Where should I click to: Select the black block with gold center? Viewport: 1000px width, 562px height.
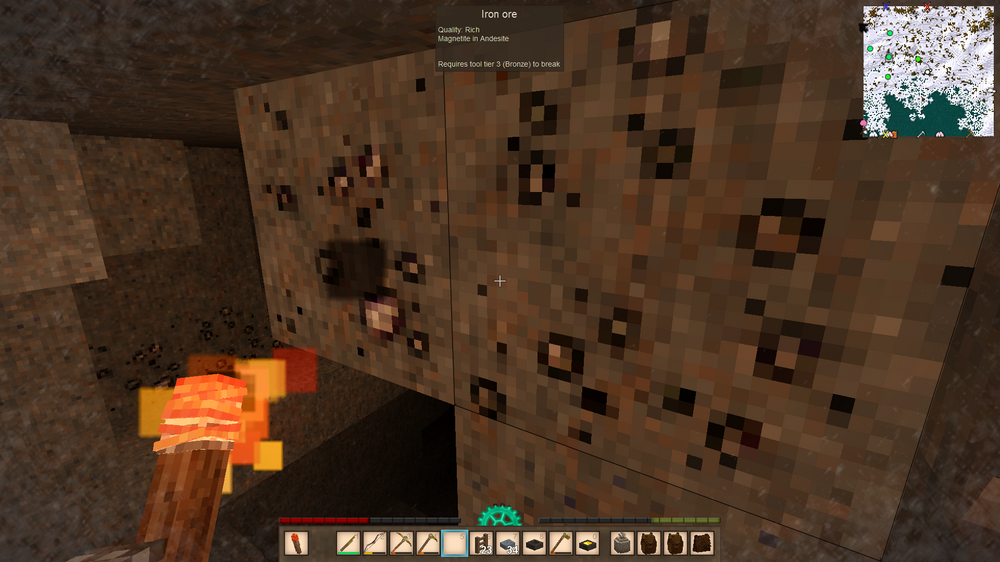point(587,543)
